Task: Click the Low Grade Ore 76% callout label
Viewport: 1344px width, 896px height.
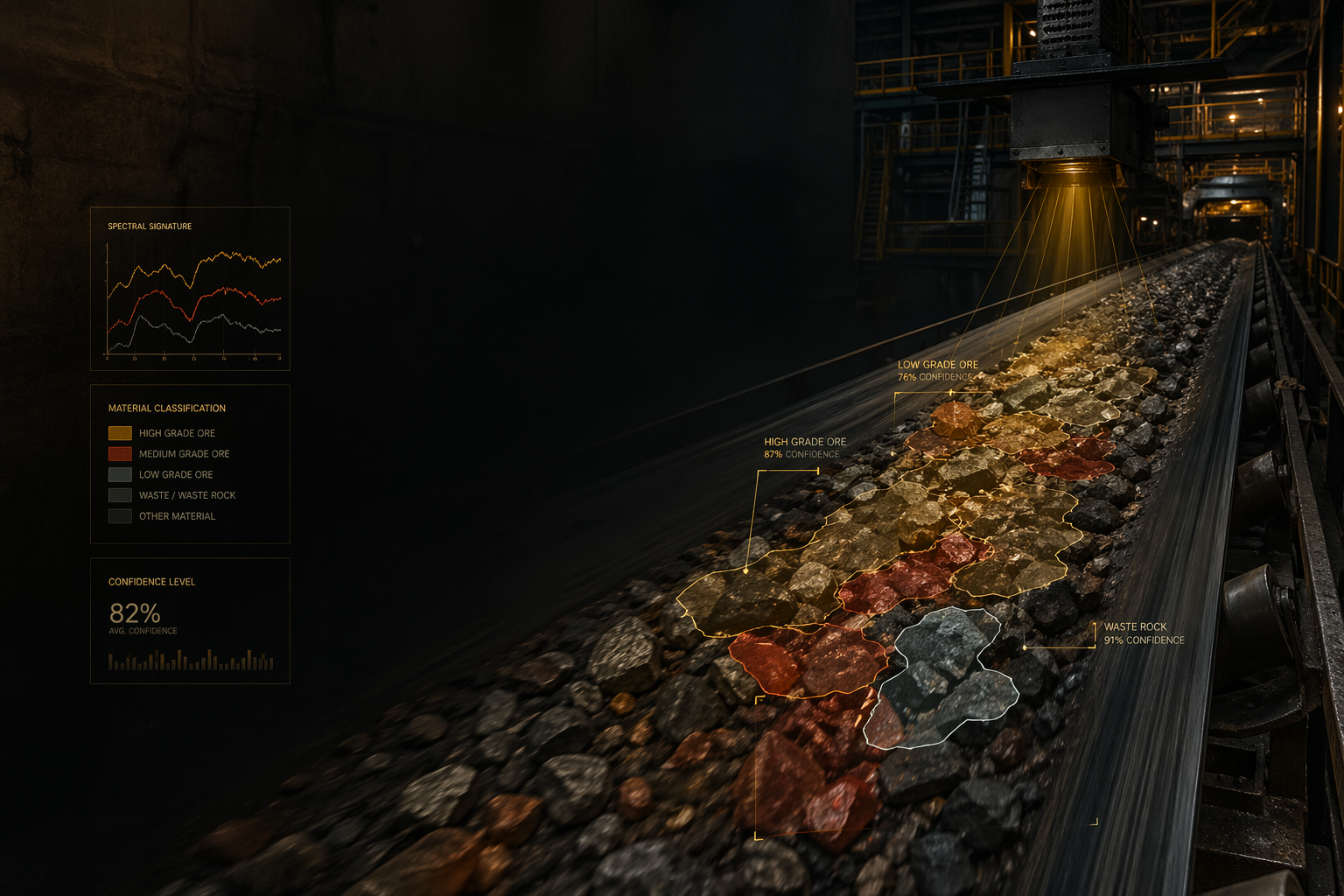Action: [x=938, y=371]
